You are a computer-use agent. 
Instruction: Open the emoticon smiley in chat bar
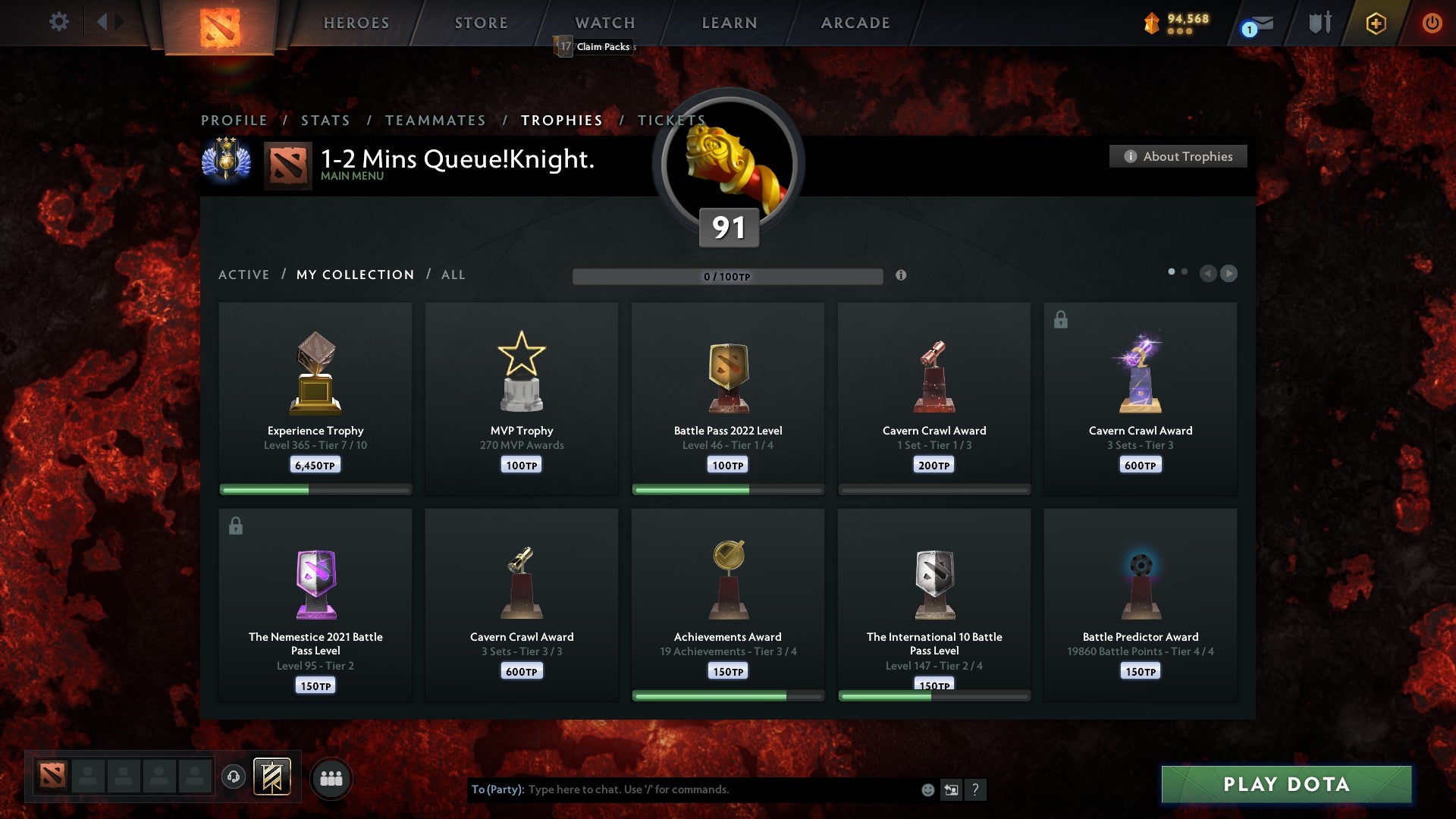coord(927,789)
